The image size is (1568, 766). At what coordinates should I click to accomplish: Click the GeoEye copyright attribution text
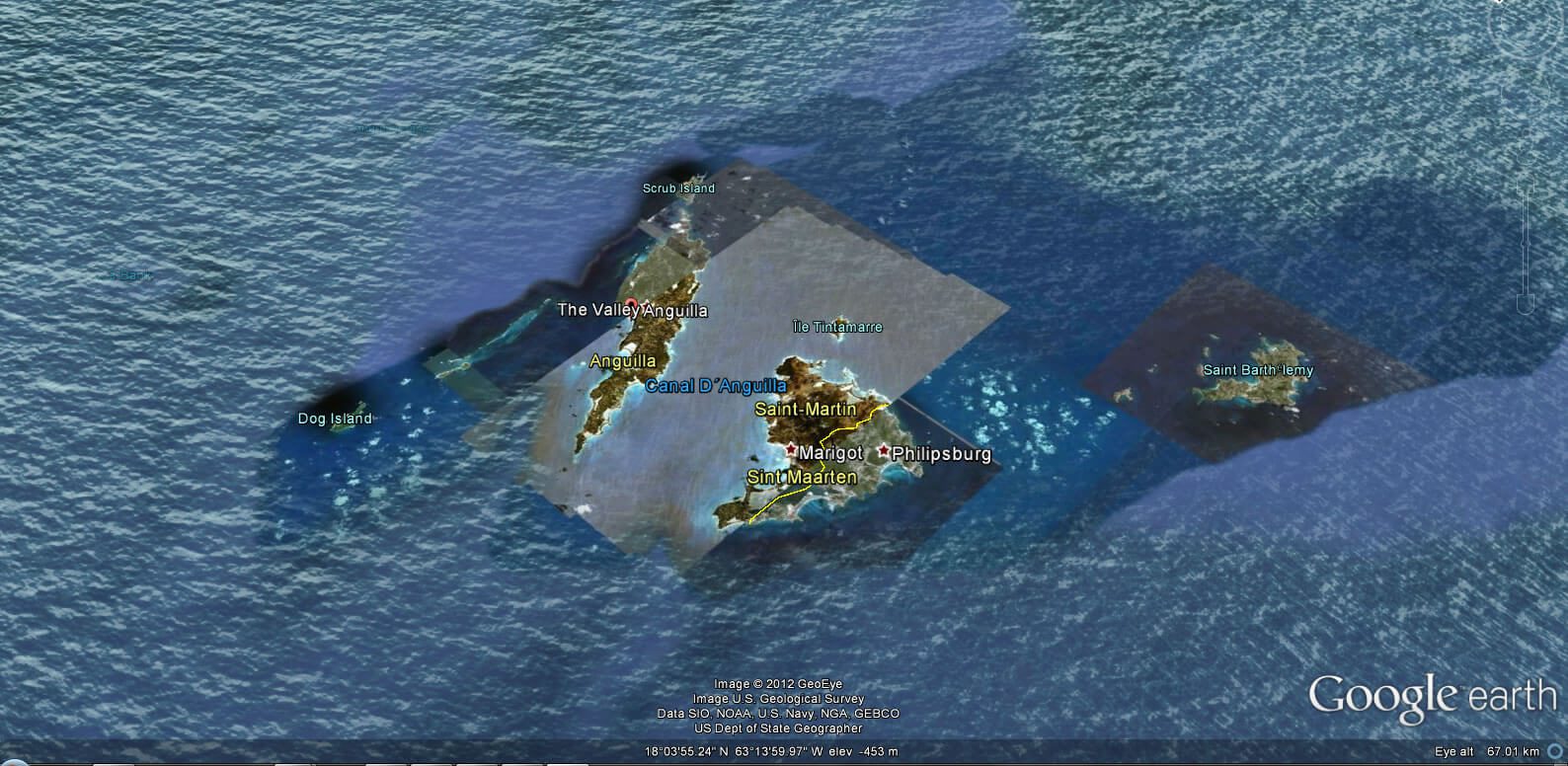pos(780,682)
